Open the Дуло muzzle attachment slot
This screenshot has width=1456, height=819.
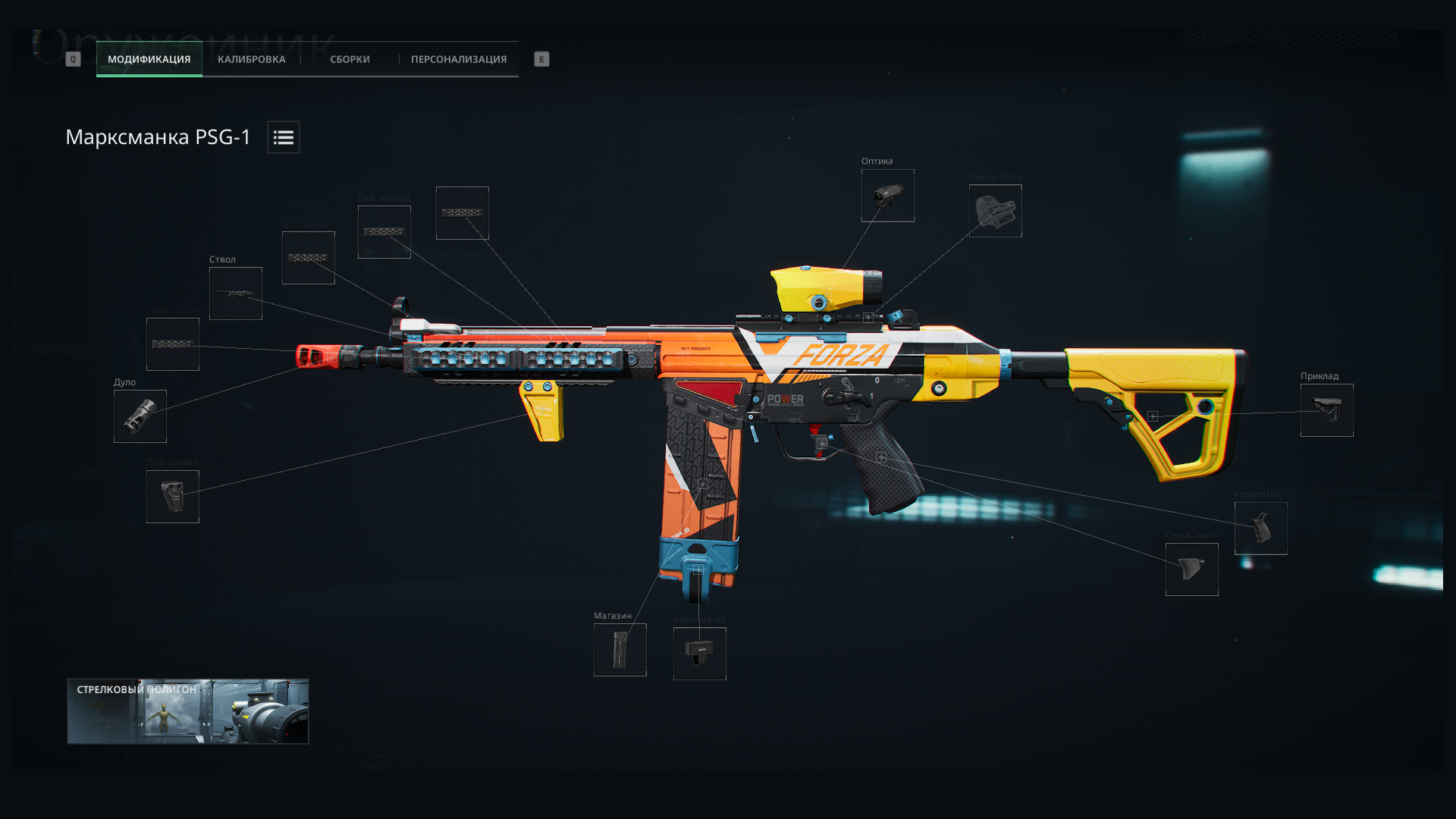pos(140,416)
